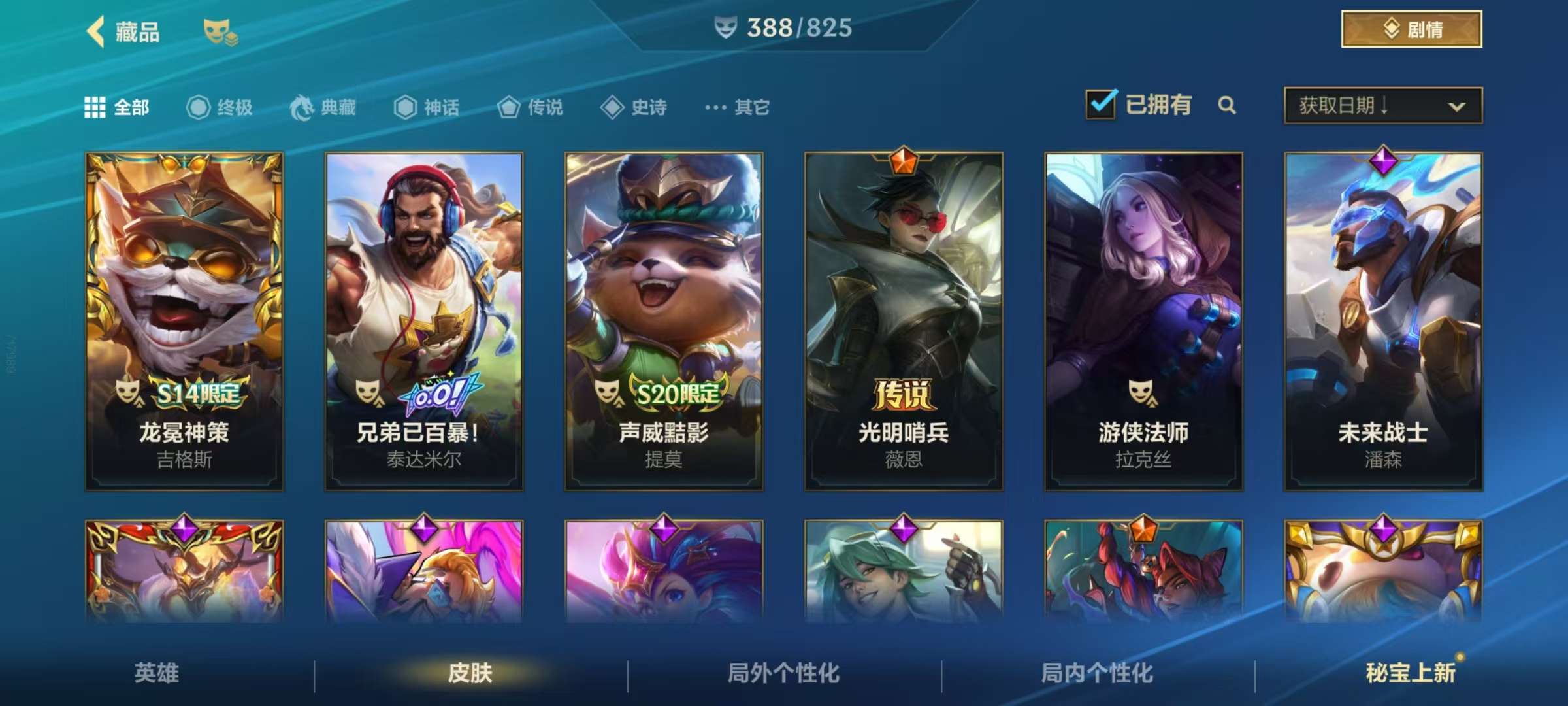Expand the 其它 ellipsis category

pyautogui.click(x=715, y=107)
